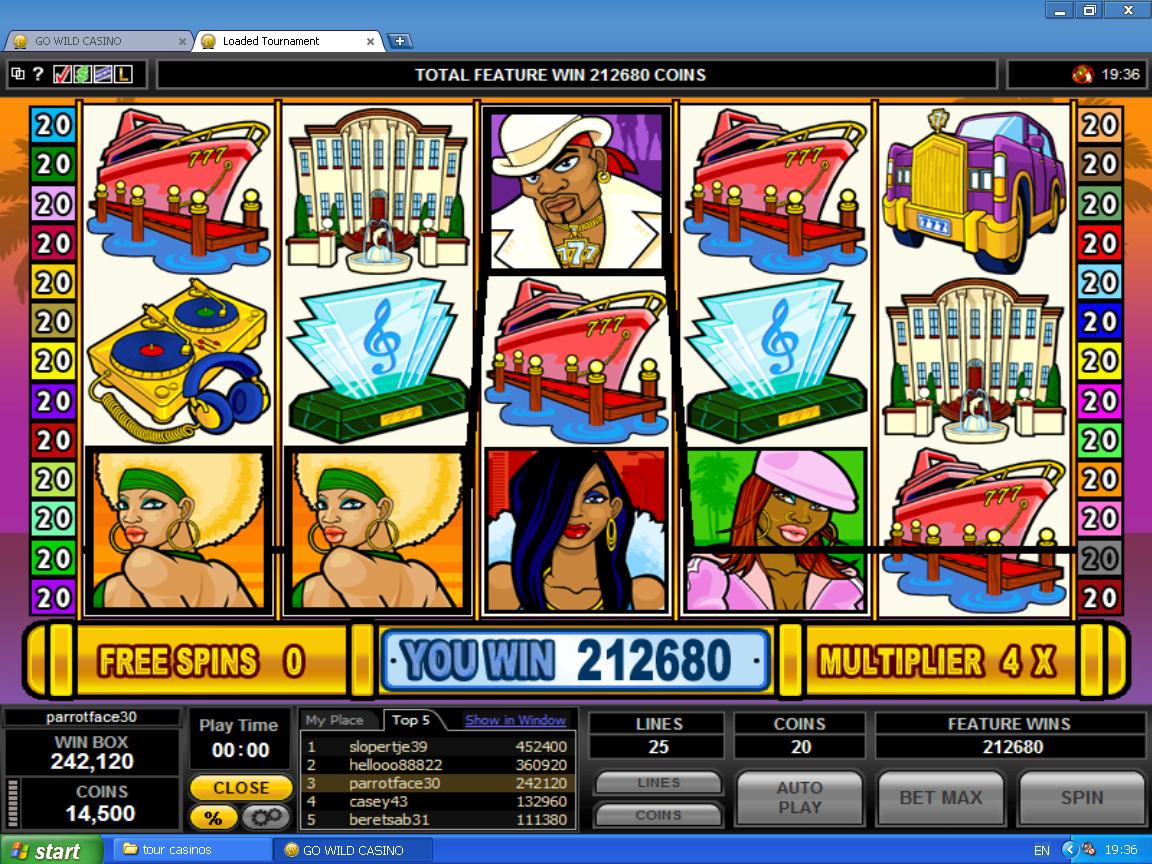Click the COINS button below LINES
1152x864 pixels.
click(658, 815)
